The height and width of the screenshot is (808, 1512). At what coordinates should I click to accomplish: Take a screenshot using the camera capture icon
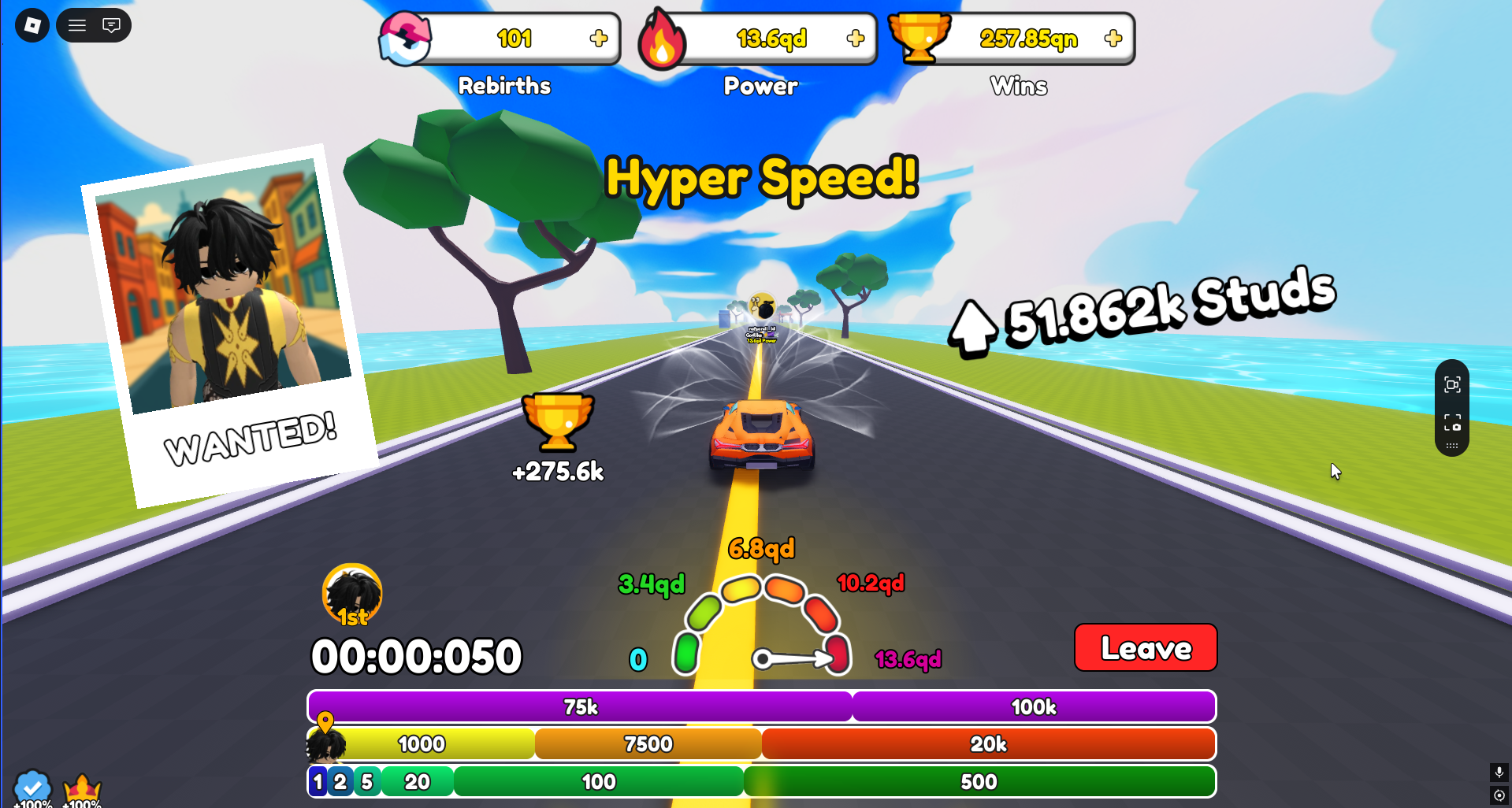tap(1452, 423)
